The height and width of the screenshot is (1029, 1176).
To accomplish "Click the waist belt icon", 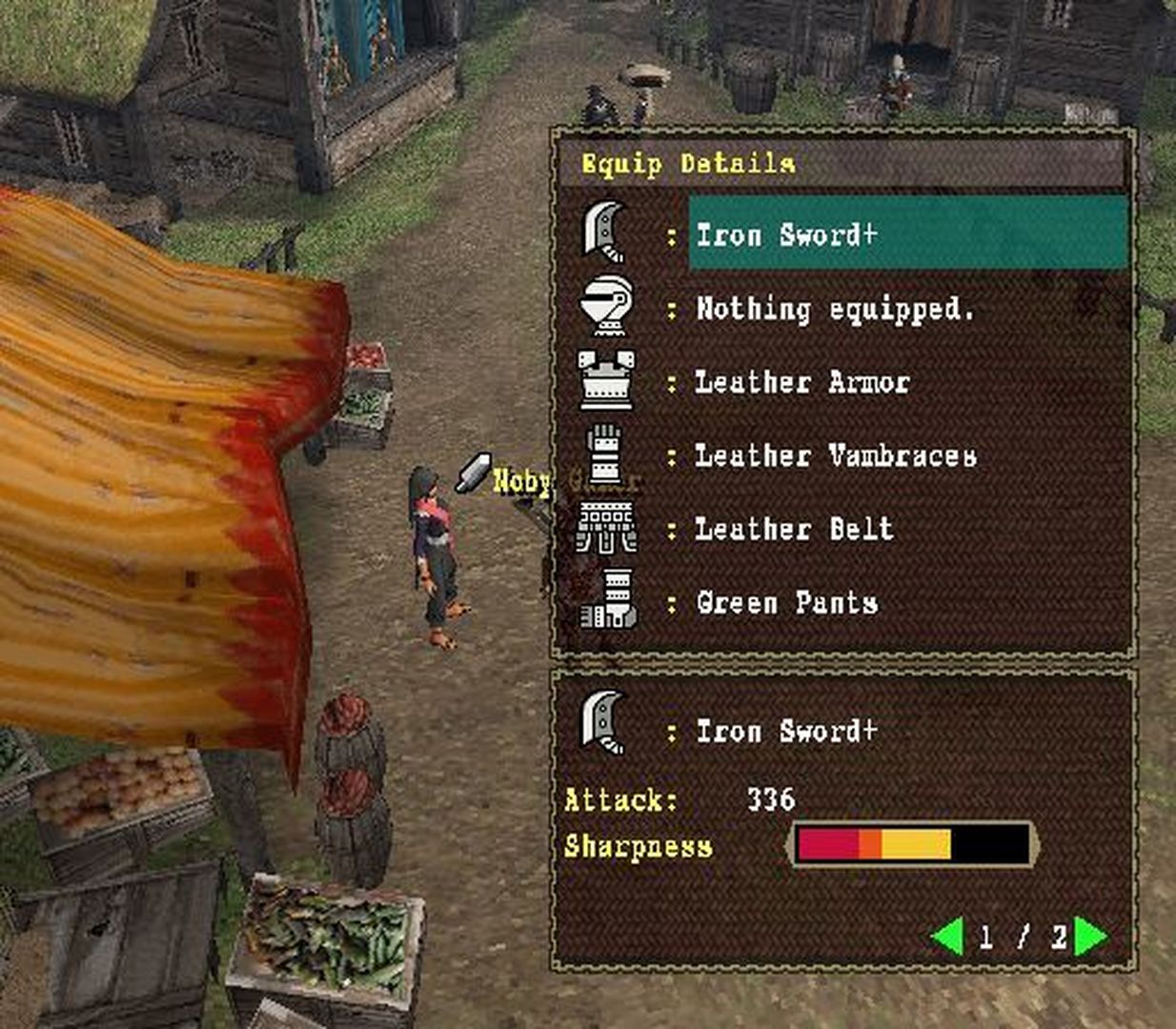I will 606,528.
